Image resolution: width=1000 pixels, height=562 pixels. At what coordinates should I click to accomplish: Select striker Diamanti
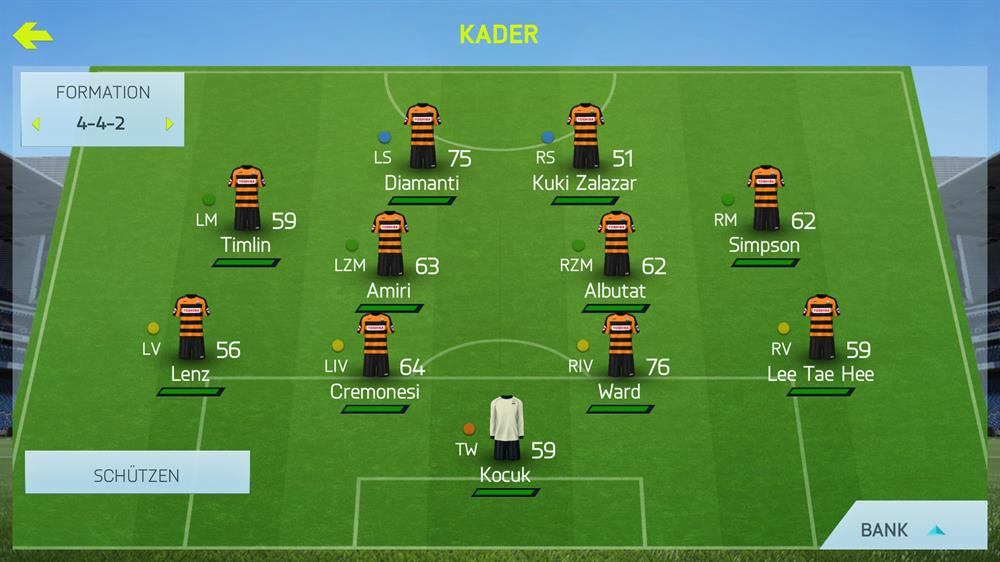click(422, 137)
